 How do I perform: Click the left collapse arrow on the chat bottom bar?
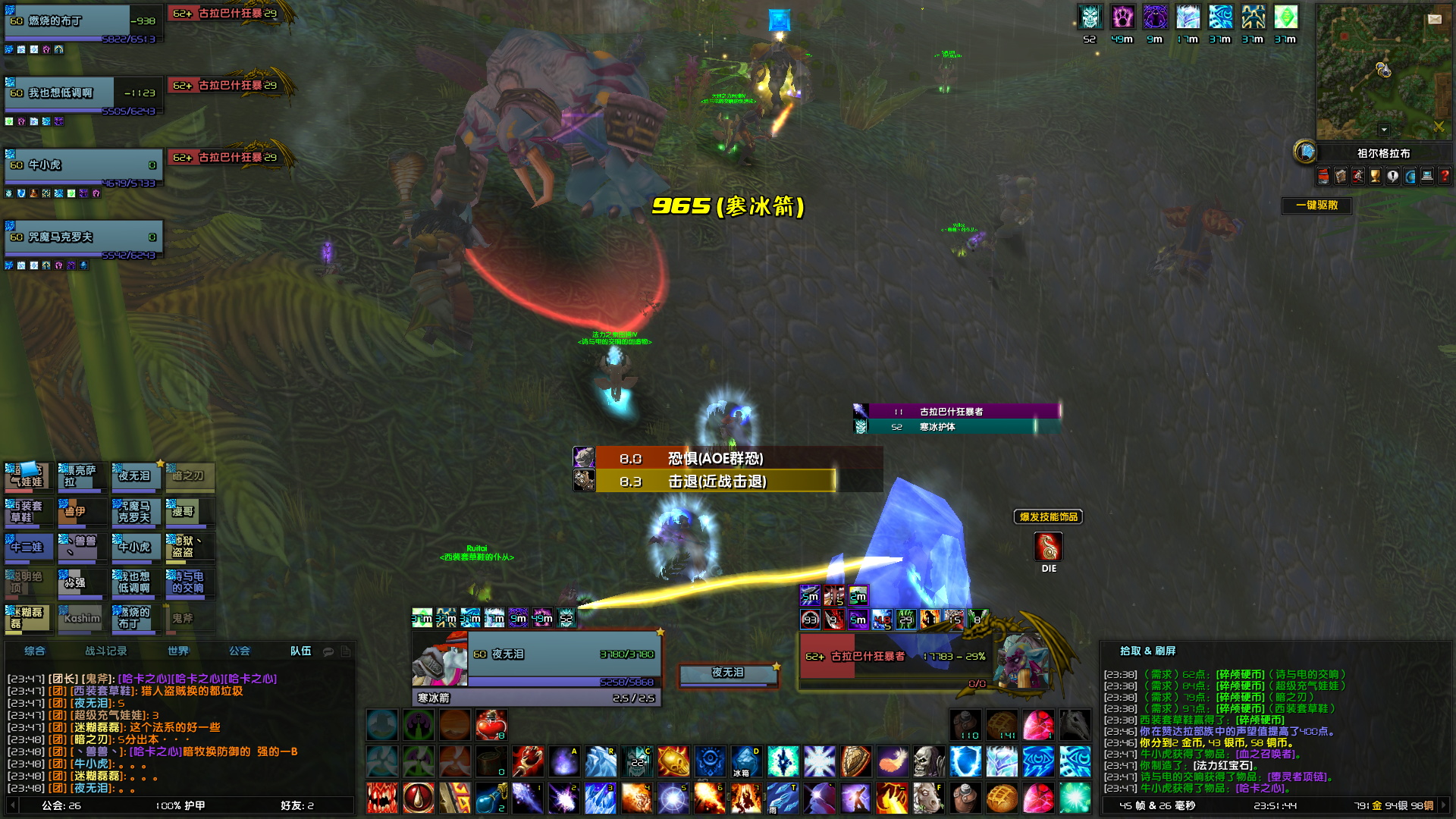[x=12, y=806]
